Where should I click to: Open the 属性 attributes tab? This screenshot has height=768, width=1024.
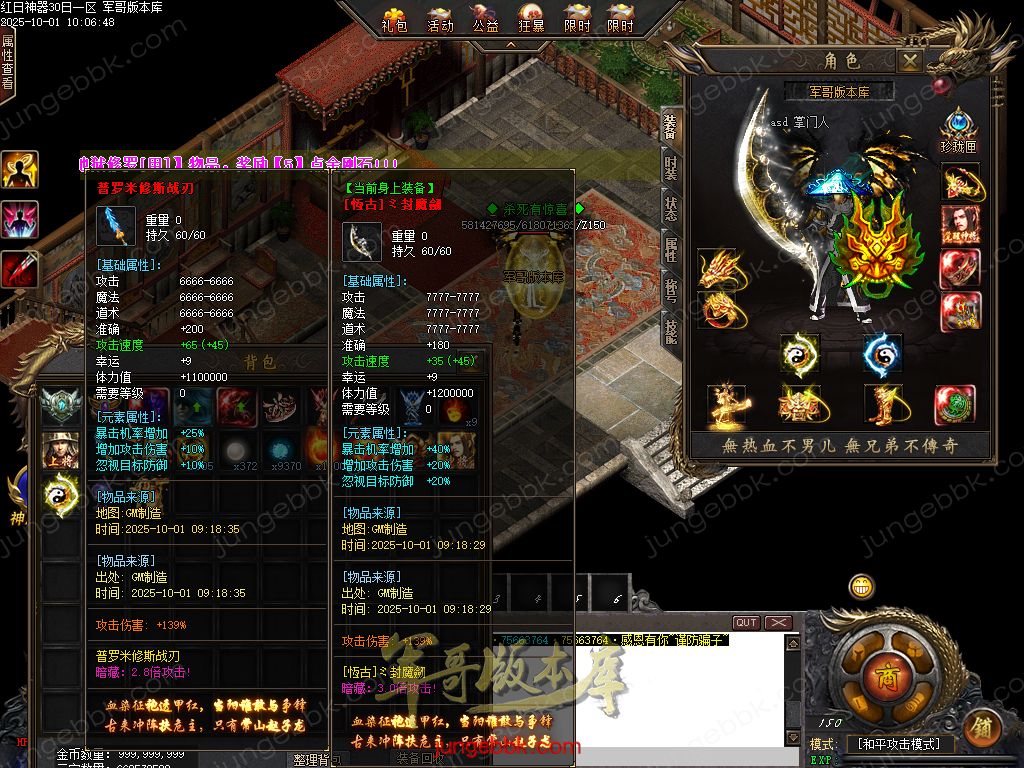click(671, 249)
